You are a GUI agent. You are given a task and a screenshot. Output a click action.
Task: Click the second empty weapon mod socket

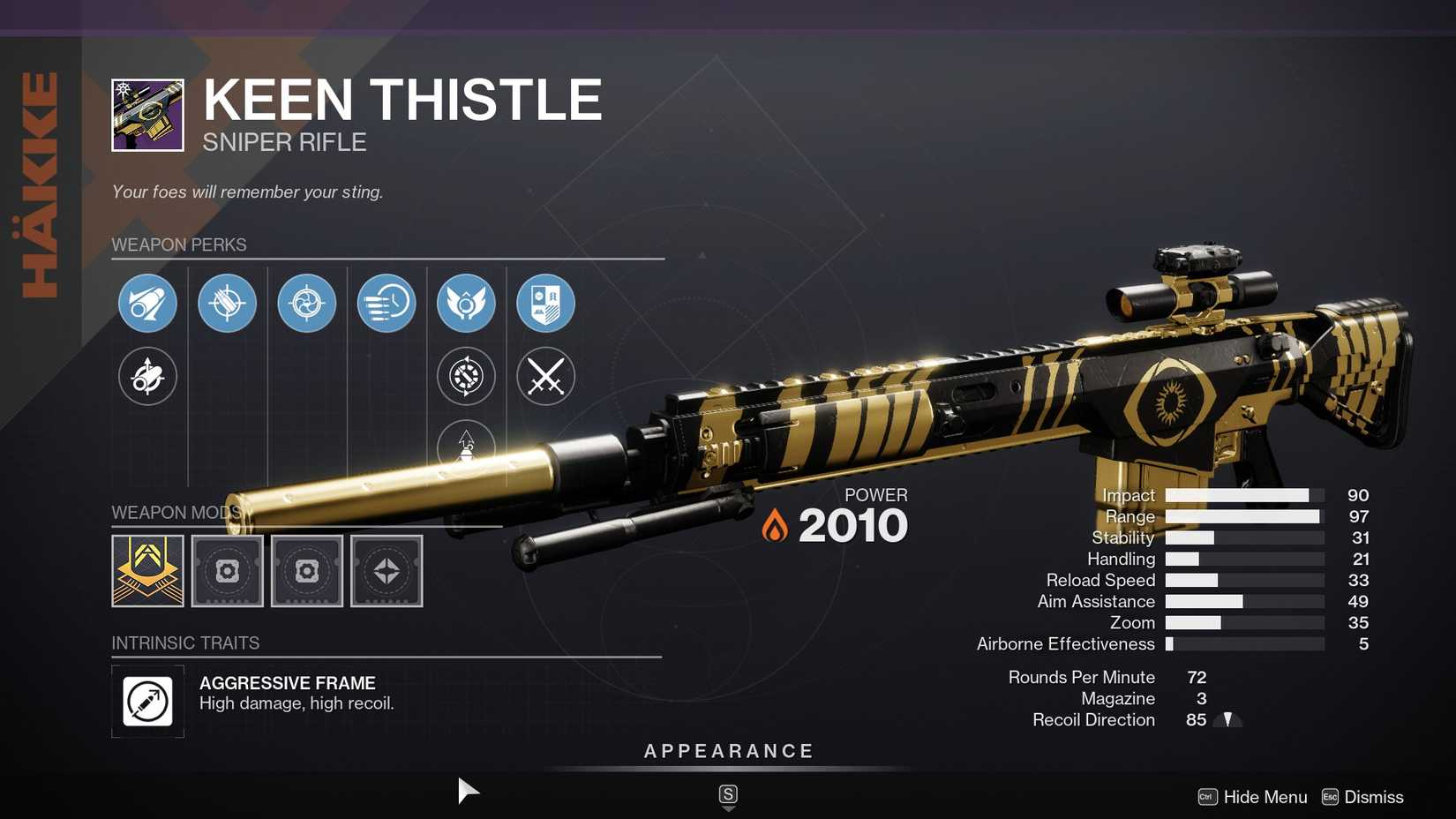pos(306,571)
